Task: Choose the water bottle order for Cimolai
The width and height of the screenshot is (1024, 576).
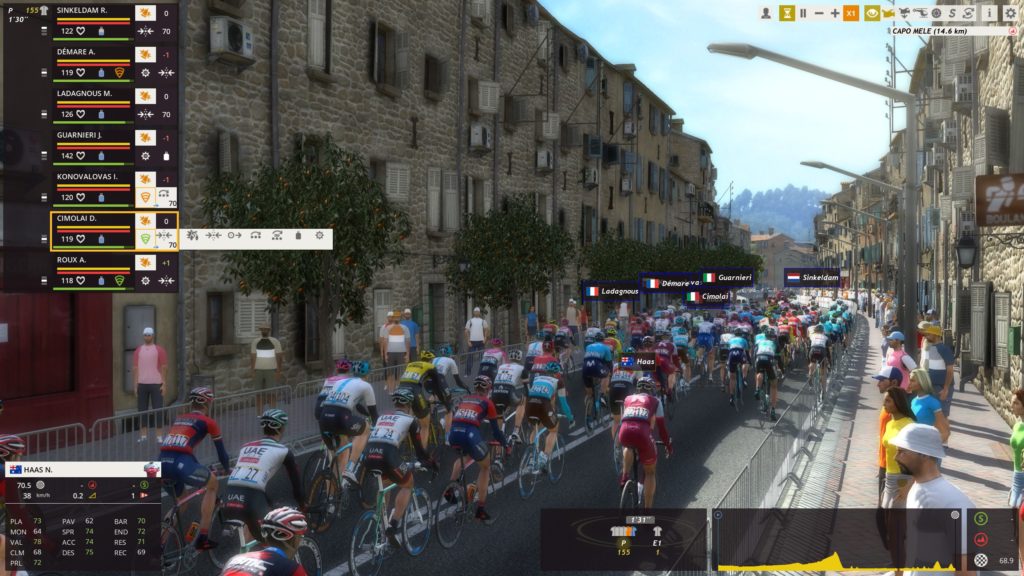Action: click(x=297, y=236)
